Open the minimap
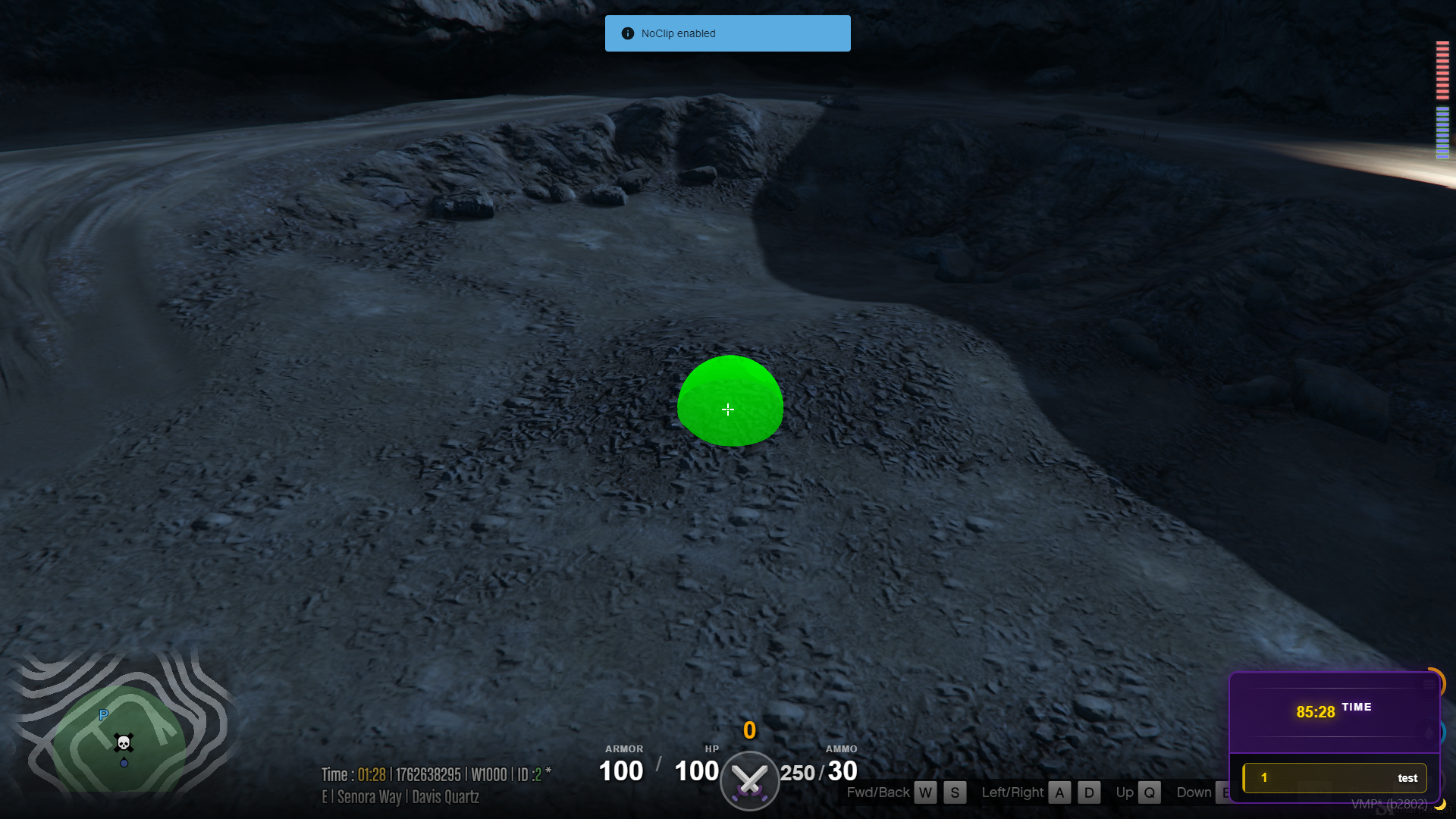 (x=121, y=732)
